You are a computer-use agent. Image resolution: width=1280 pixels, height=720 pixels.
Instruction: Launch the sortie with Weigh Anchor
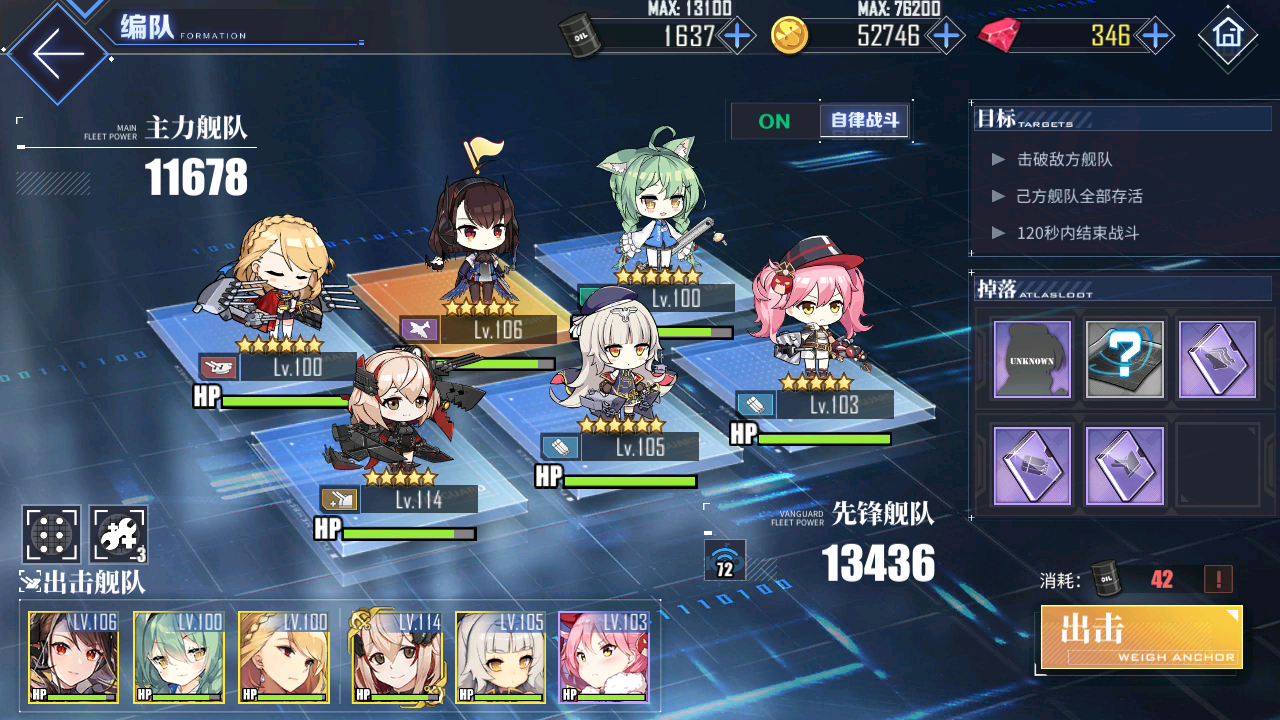pyautogui.click(x=1141, y=637)
